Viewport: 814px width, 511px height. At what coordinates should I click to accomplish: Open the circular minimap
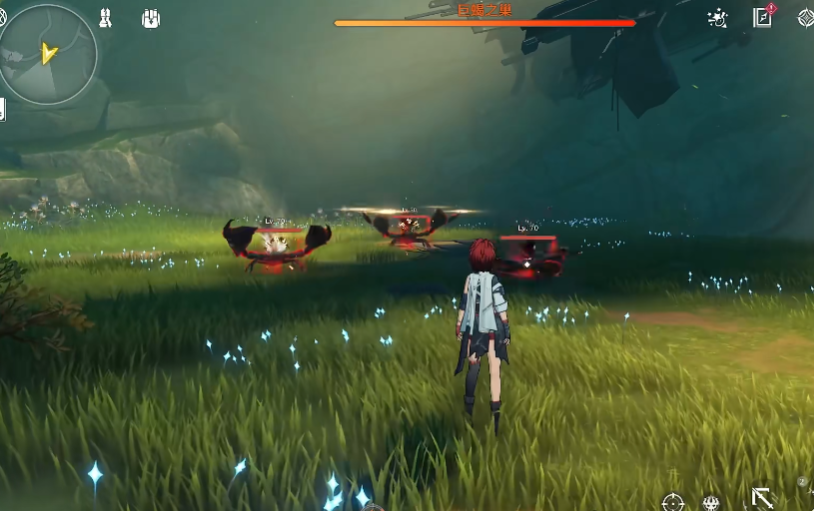(49, 52)
